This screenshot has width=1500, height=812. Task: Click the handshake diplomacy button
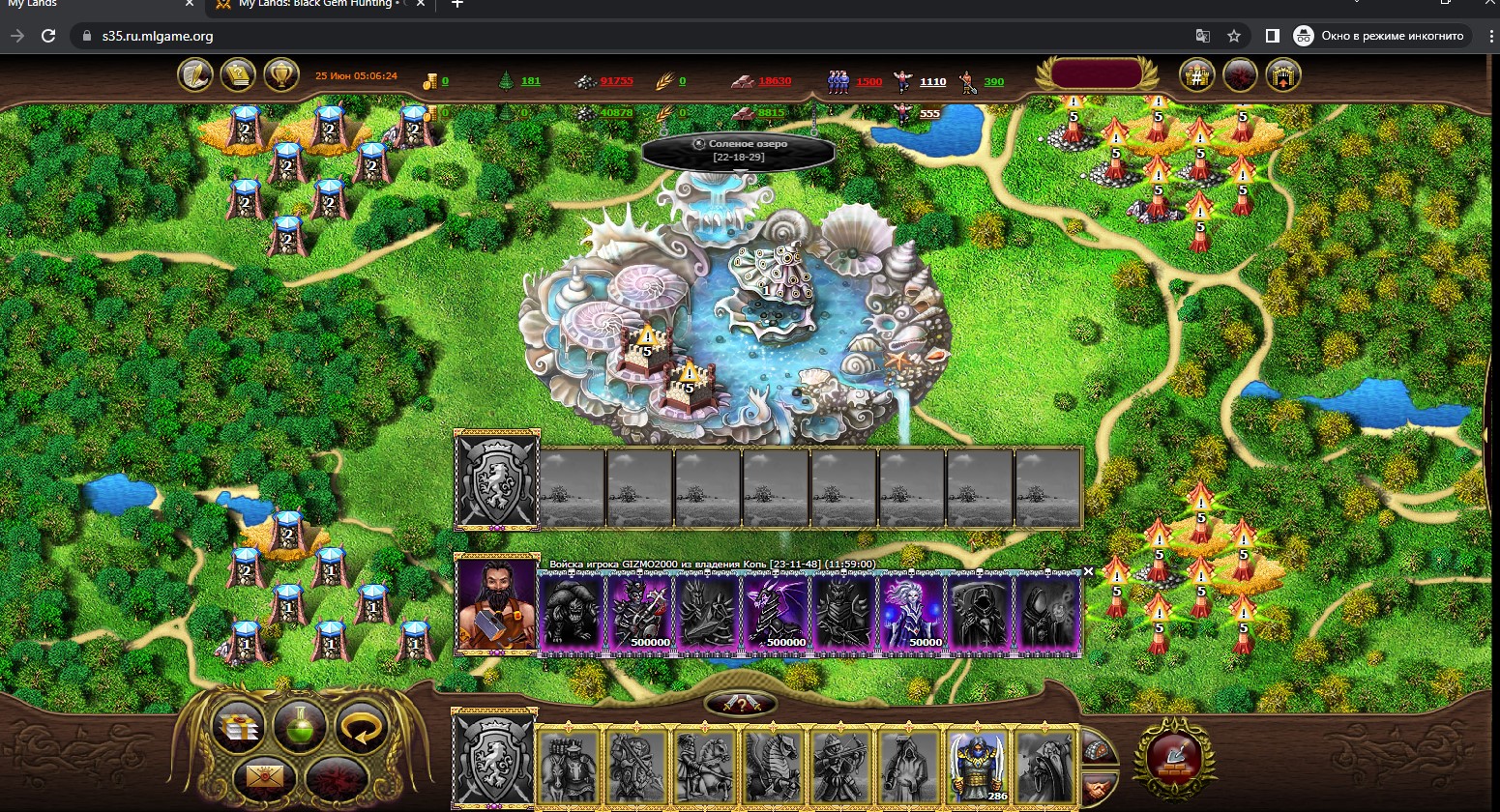pos(1098,788)
